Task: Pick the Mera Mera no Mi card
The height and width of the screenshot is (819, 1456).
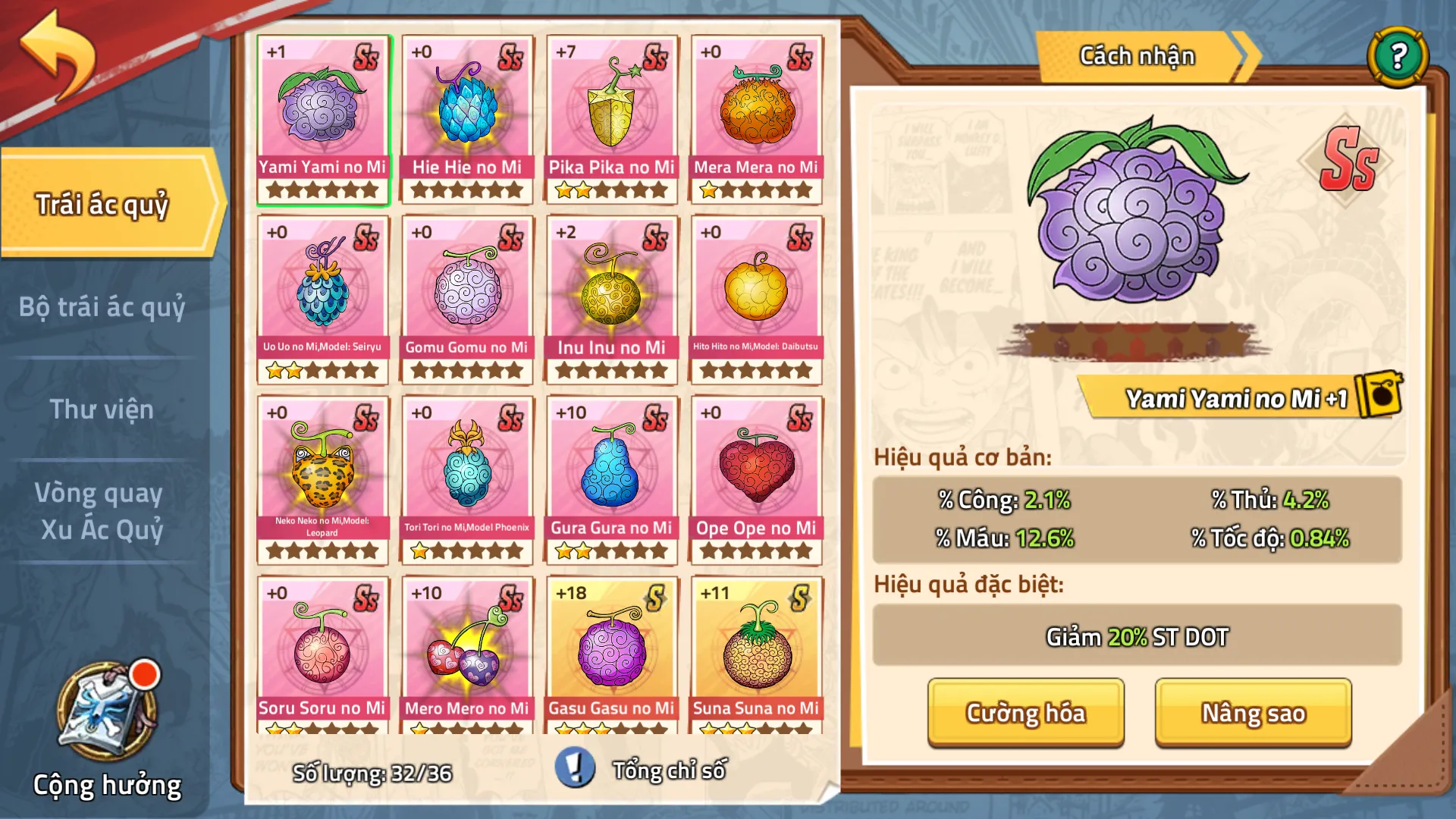Action: pos(756,119)
